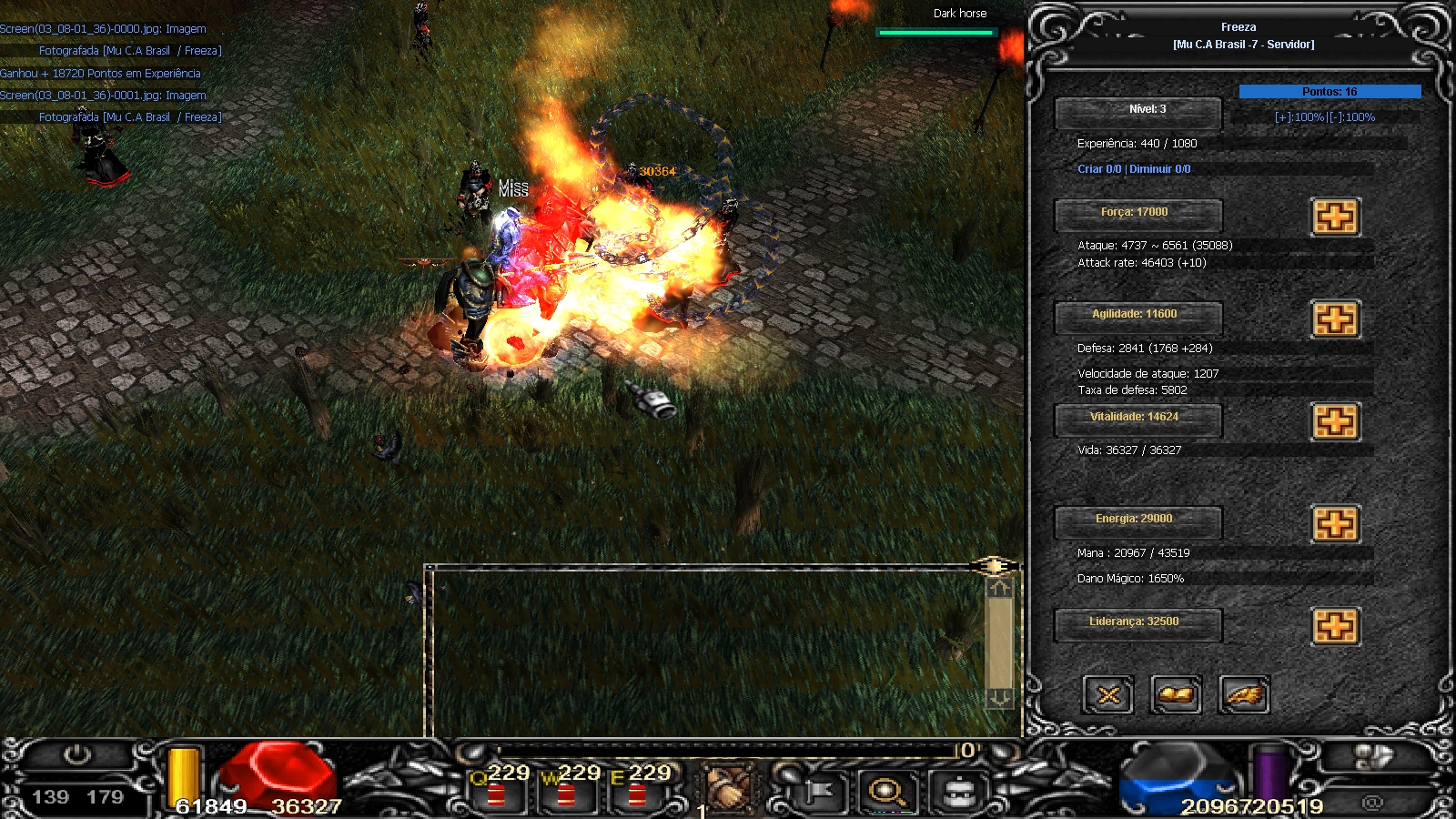1456x819 pixels.
Task: Click the chat window down arrow
Action: click(999, 698)
